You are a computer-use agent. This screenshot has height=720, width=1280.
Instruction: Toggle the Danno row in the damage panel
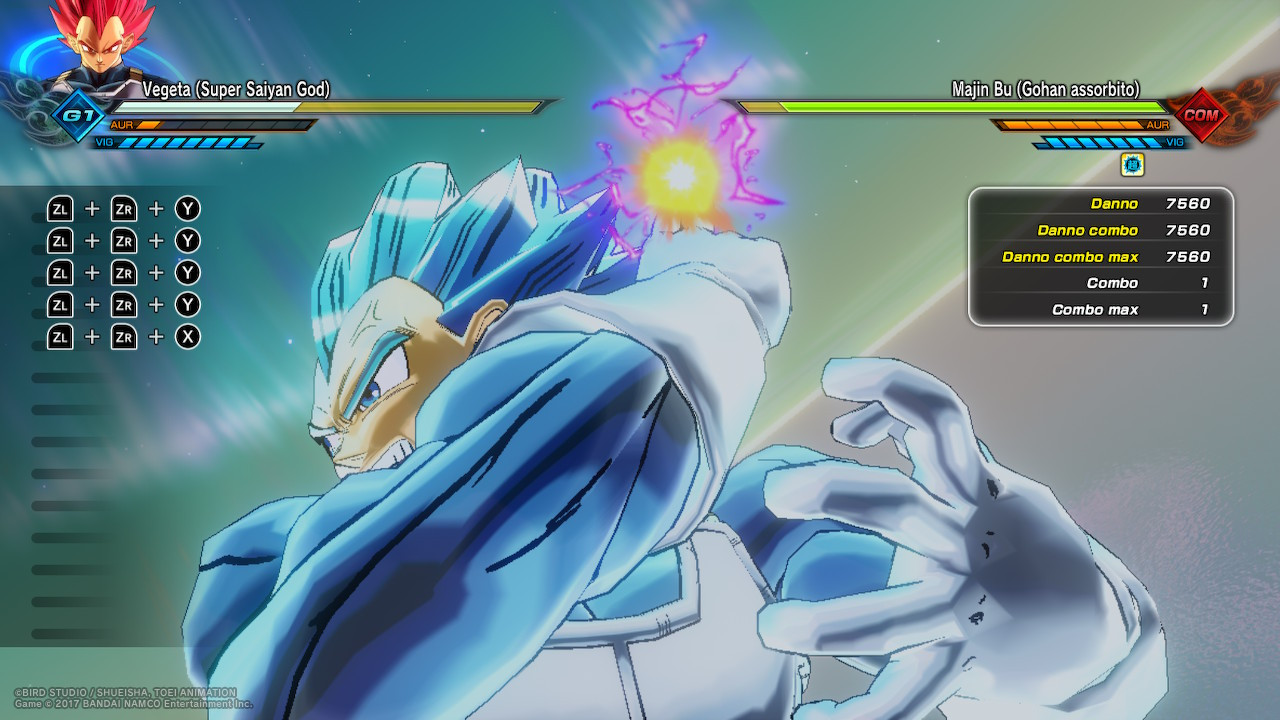(x=1100, y=203)
